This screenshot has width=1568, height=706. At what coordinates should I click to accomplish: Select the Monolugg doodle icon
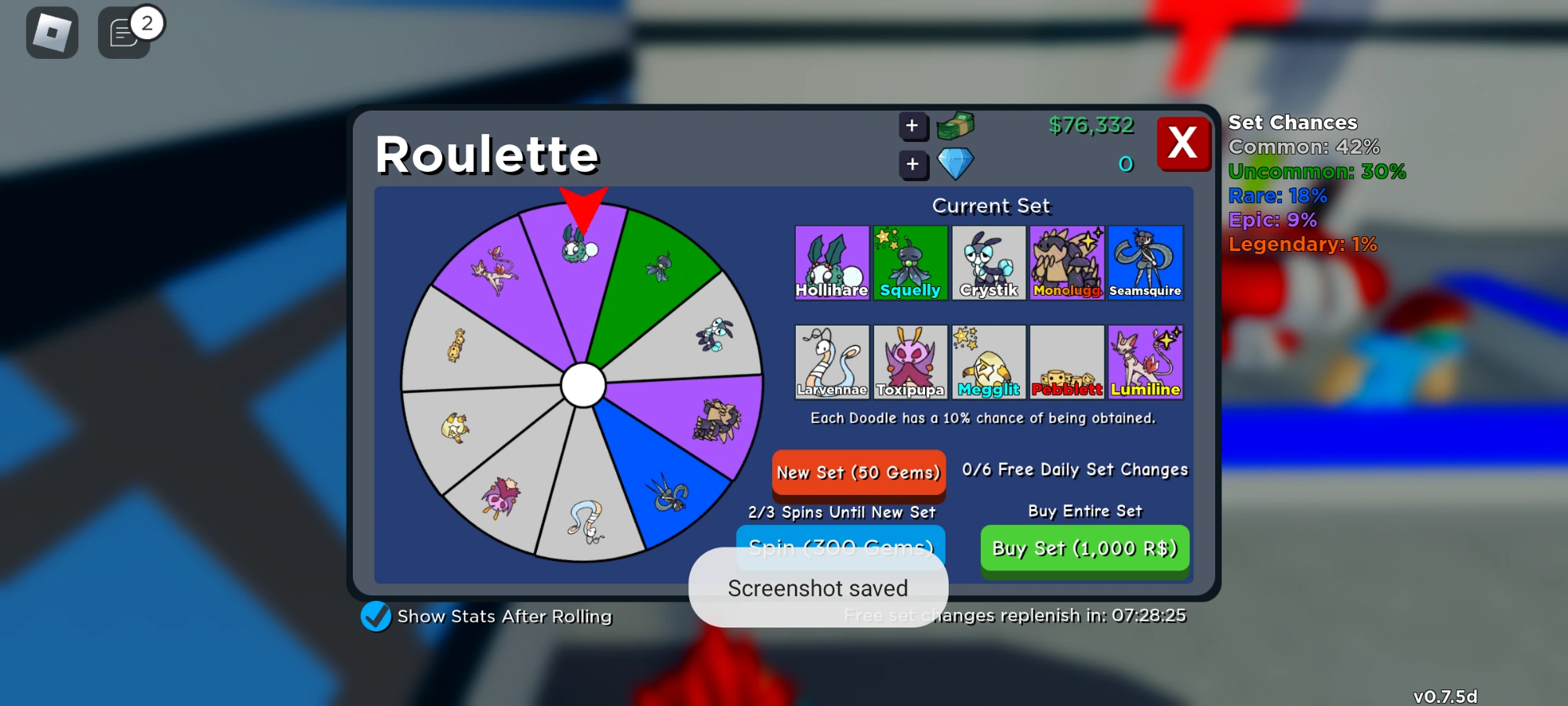(1066, 263)
